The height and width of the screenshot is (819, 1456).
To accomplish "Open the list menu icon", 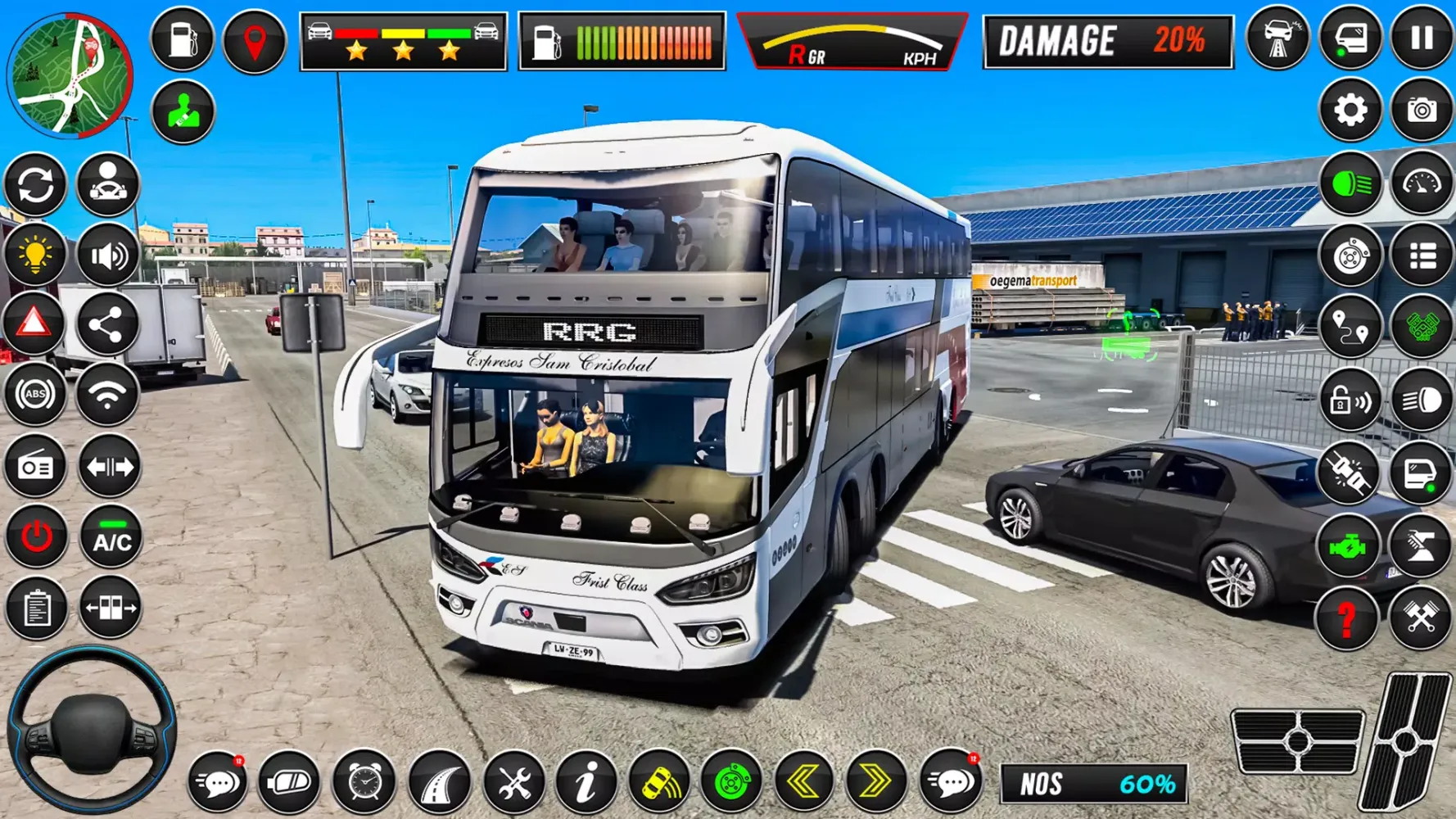I will pos(1422,254).
